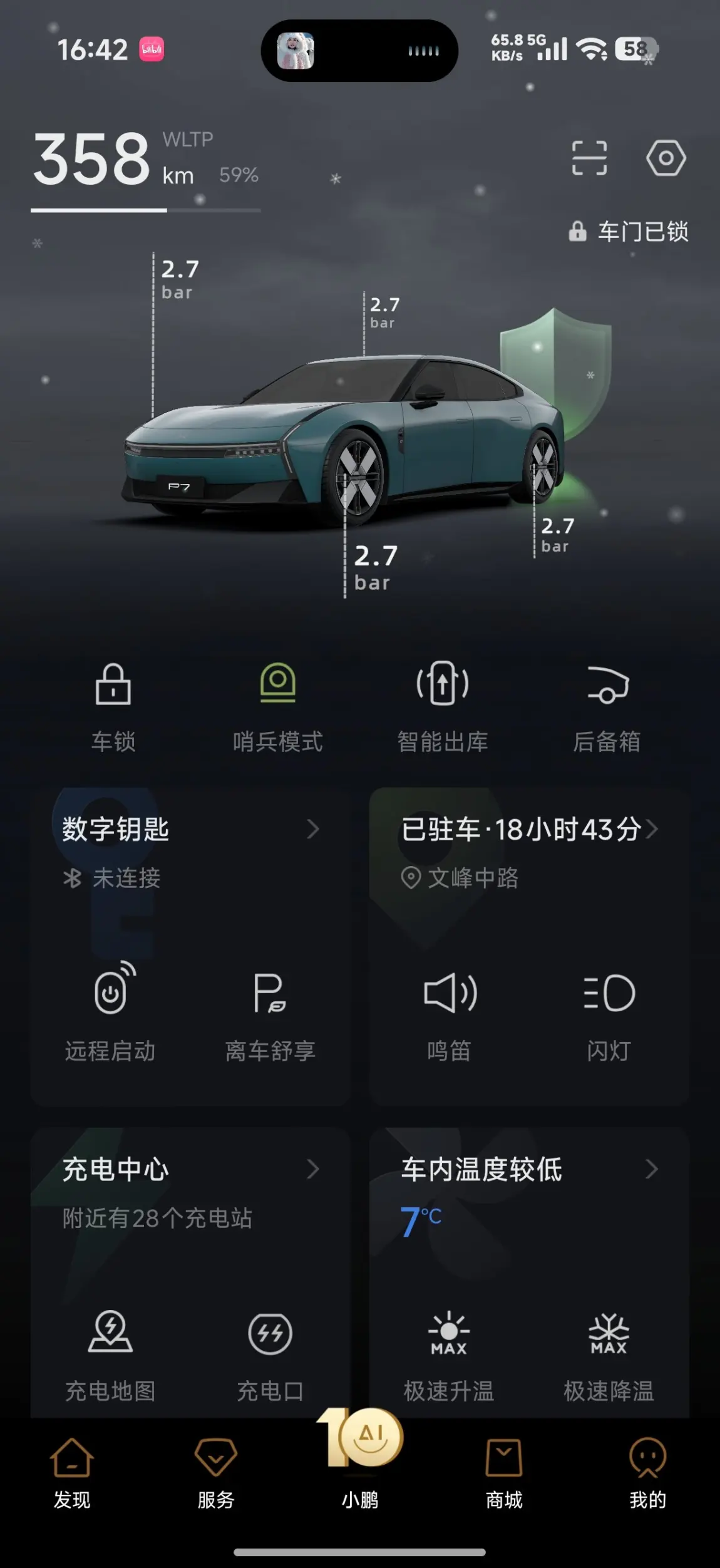Activate 智能出库 smart summon
The width and height of the screenshot is (720, 1568).
tap(443, 705)
